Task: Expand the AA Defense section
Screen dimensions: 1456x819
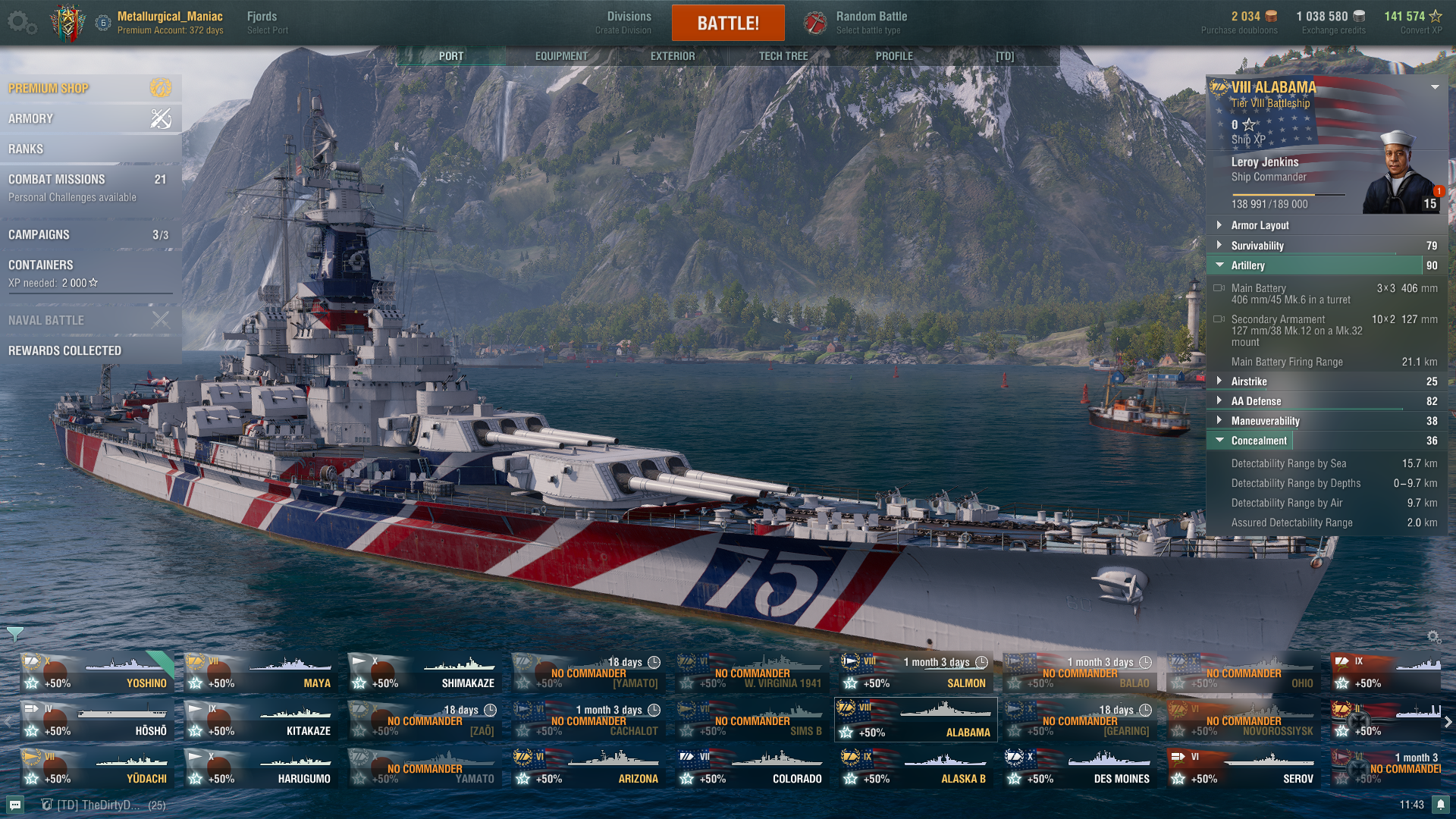Action: tap(1256, 401)
